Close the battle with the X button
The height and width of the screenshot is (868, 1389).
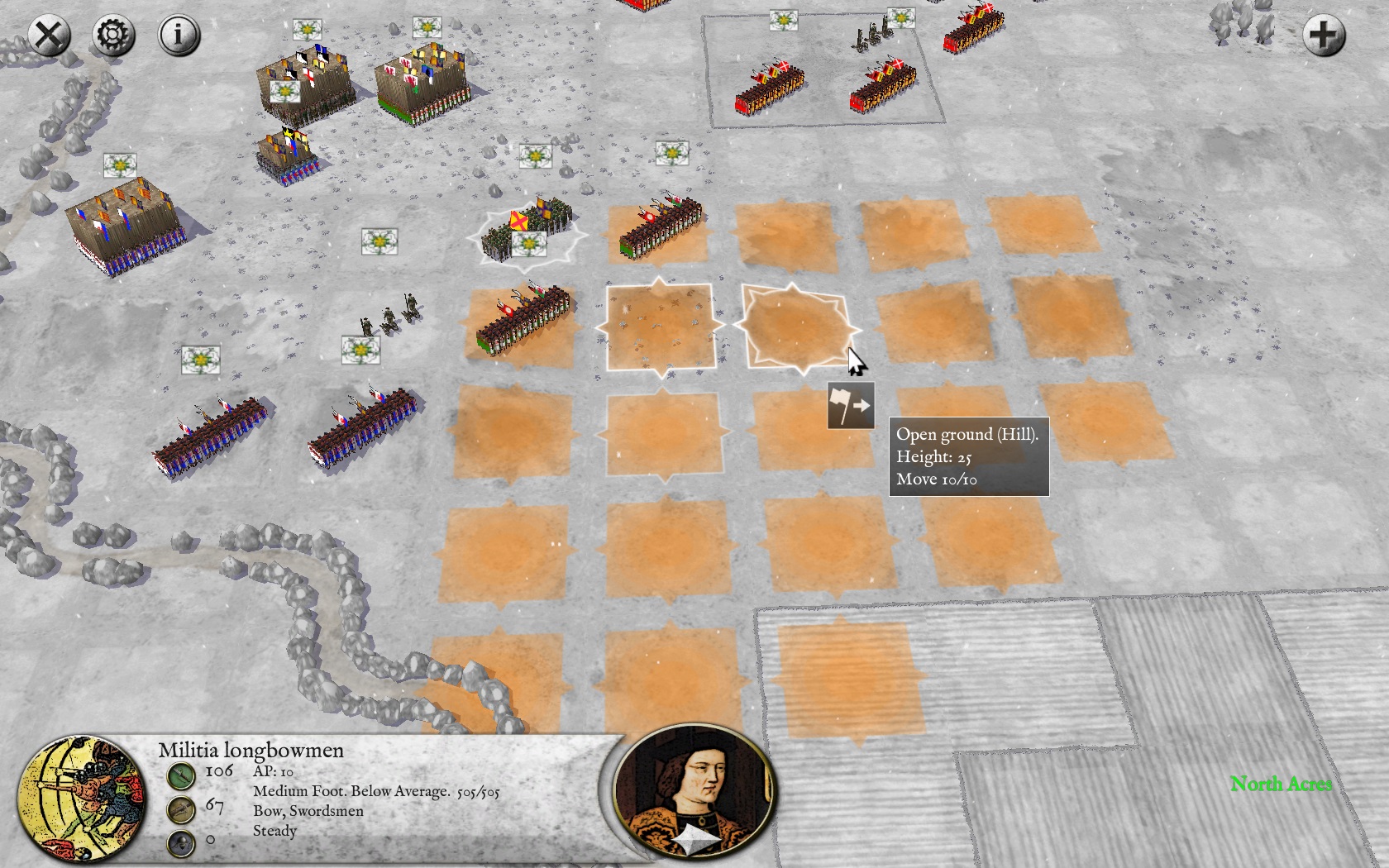pyautogui.click(x=49, y=36)
